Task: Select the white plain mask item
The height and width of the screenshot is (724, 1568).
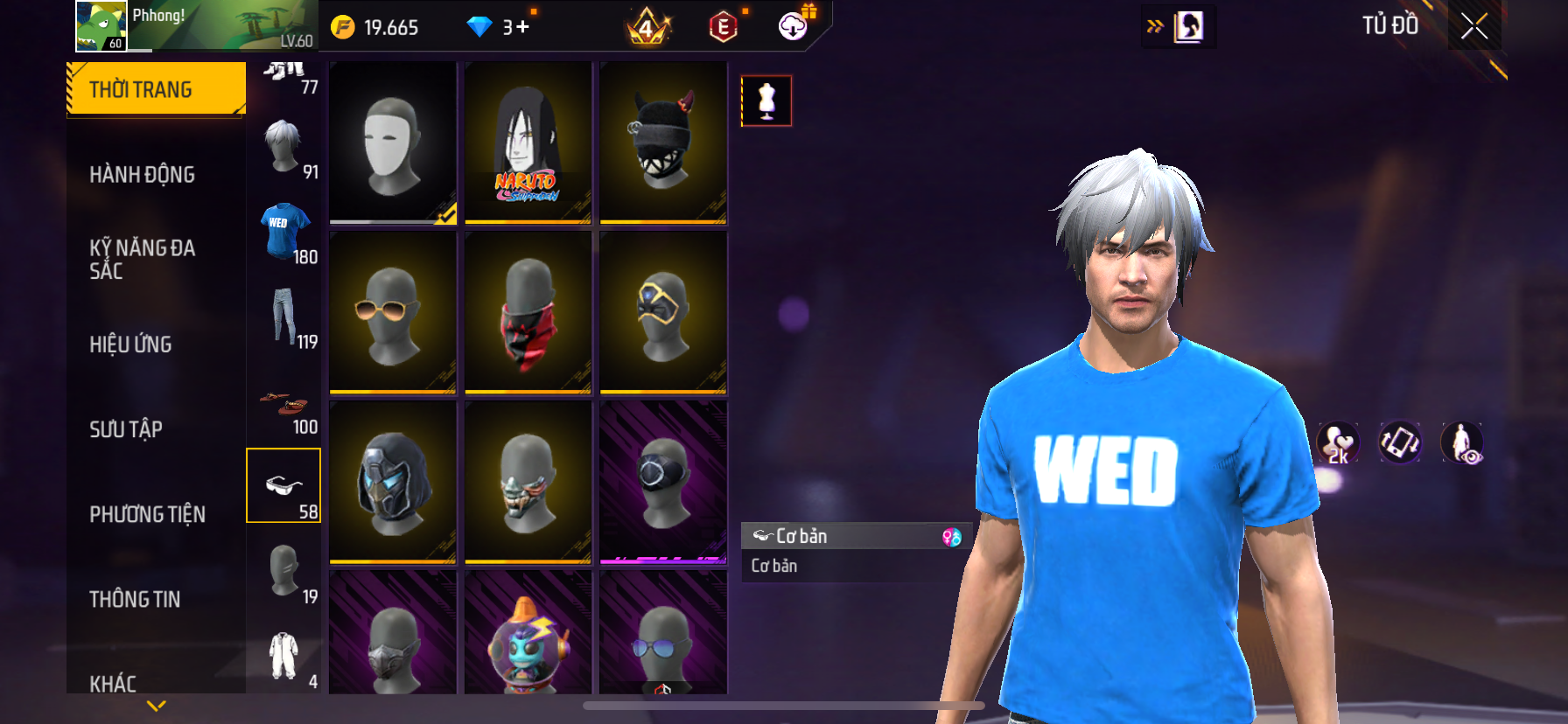Action: (x=393, y=143)
